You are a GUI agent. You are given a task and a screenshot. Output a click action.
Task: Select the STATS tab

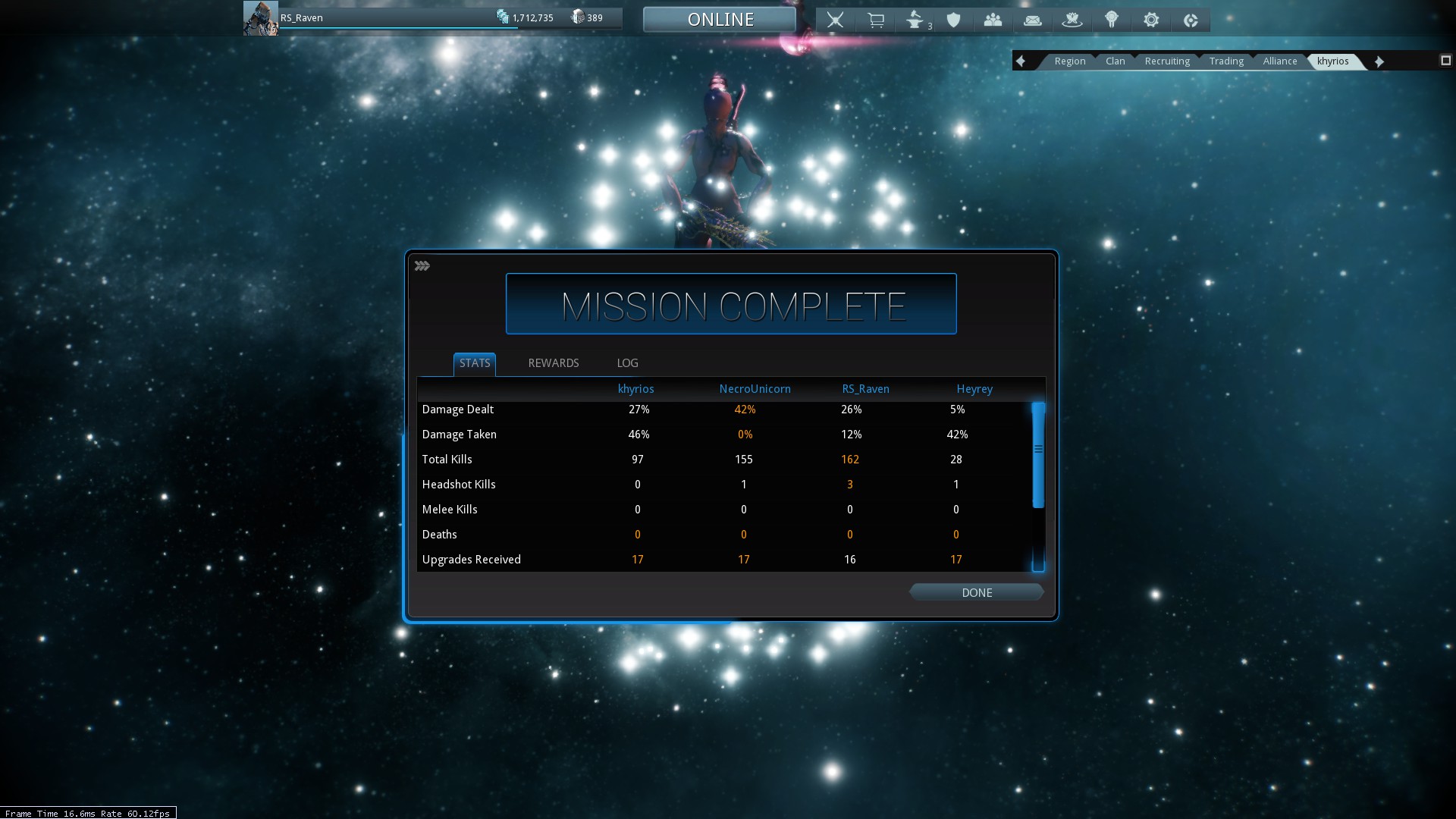[475, 363]
